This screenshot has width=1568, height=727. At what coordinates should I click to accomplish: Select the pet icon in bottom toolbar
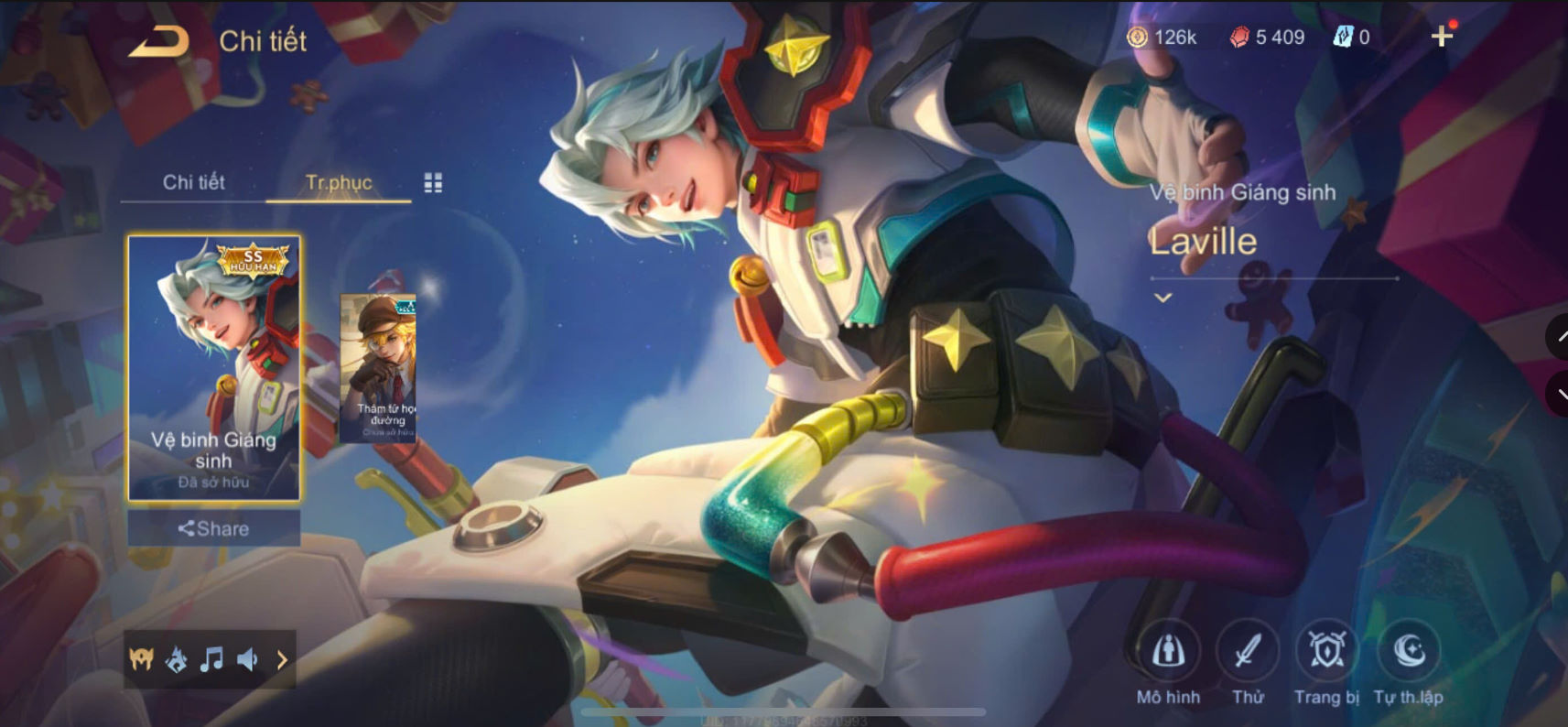coord(176,658)
